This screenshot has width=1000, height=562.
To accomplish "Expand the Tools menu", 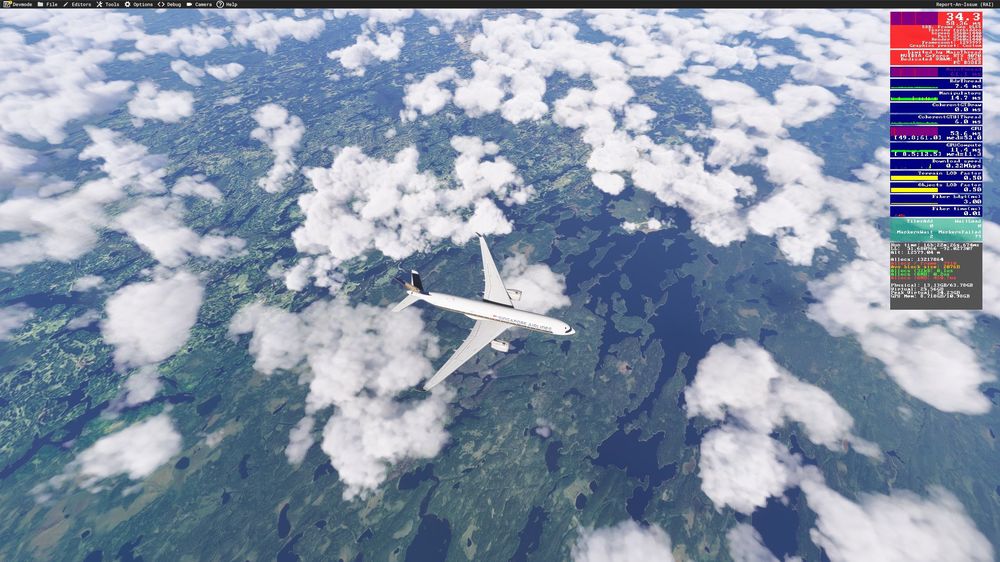I will pos(110,4).
